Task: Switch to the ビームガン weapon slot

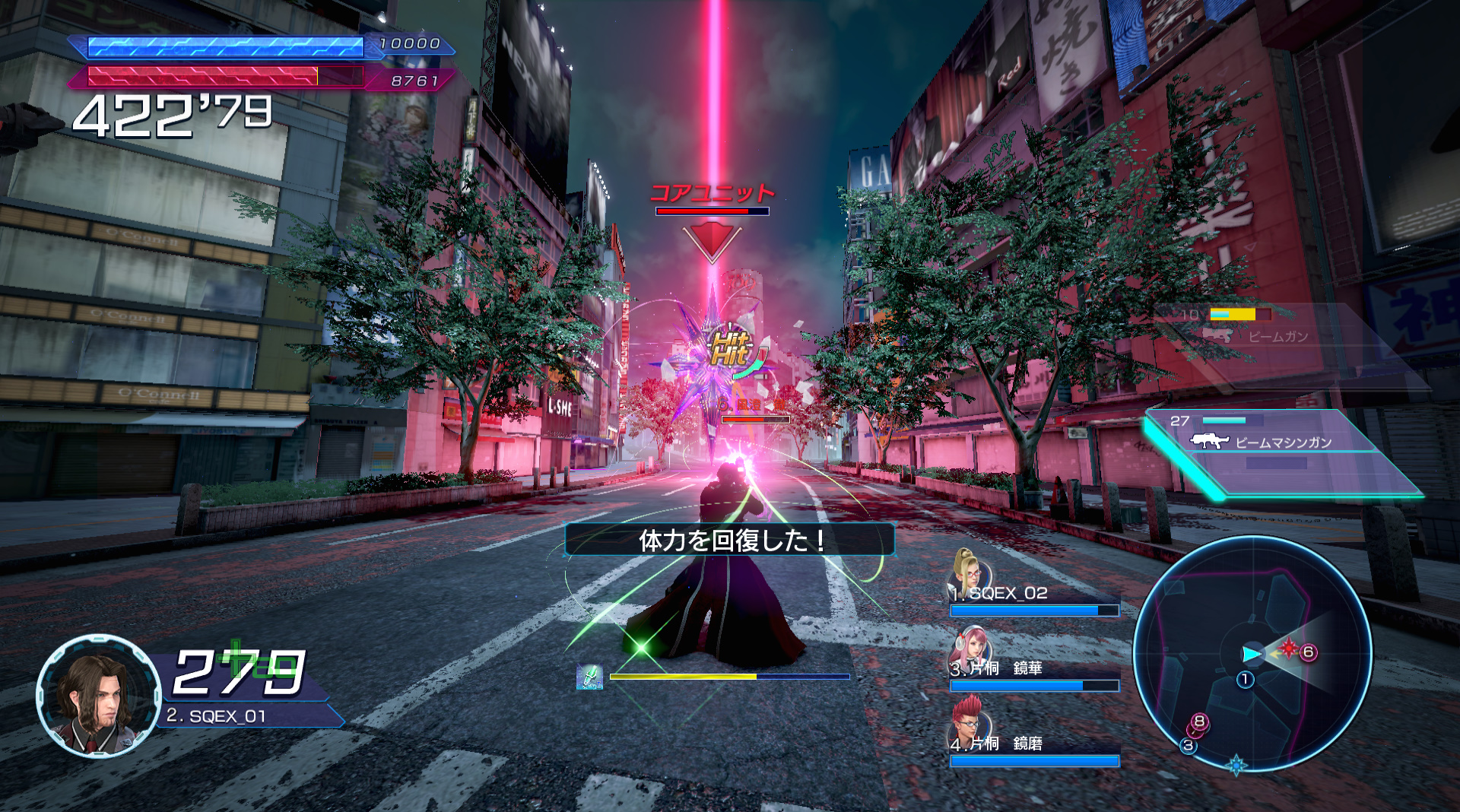Action: 1262,328
